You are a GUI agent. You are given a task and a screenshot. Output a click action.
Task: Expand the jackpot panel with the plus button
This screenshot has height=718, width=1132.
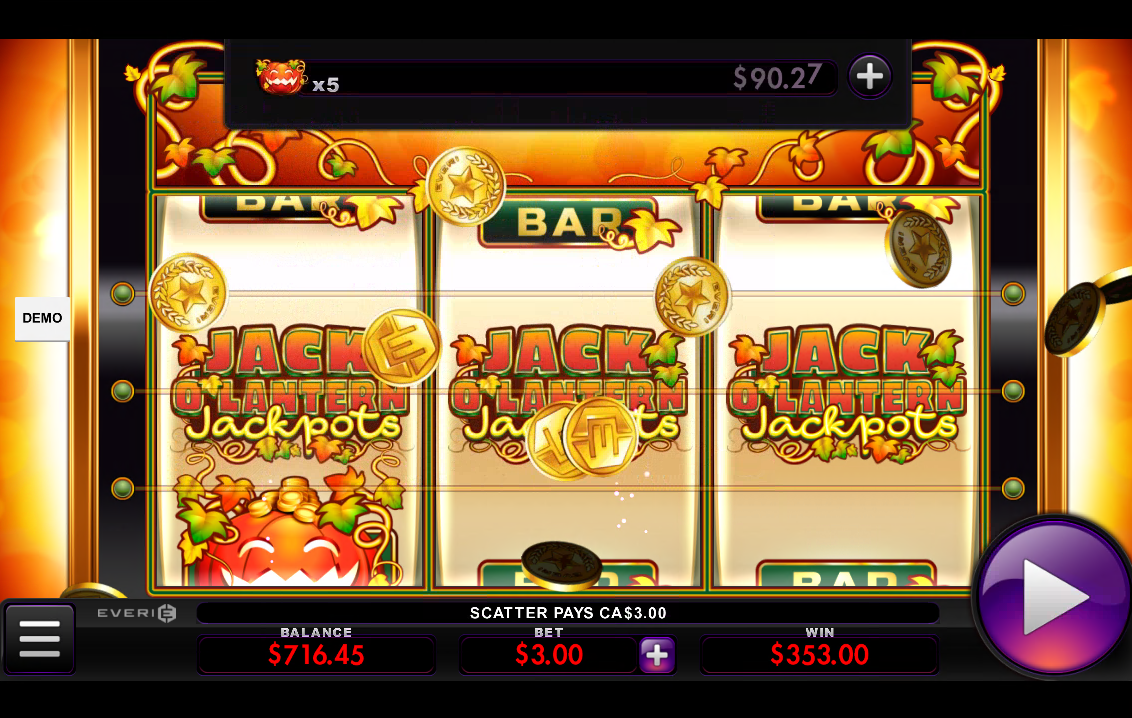pos(870,76)
